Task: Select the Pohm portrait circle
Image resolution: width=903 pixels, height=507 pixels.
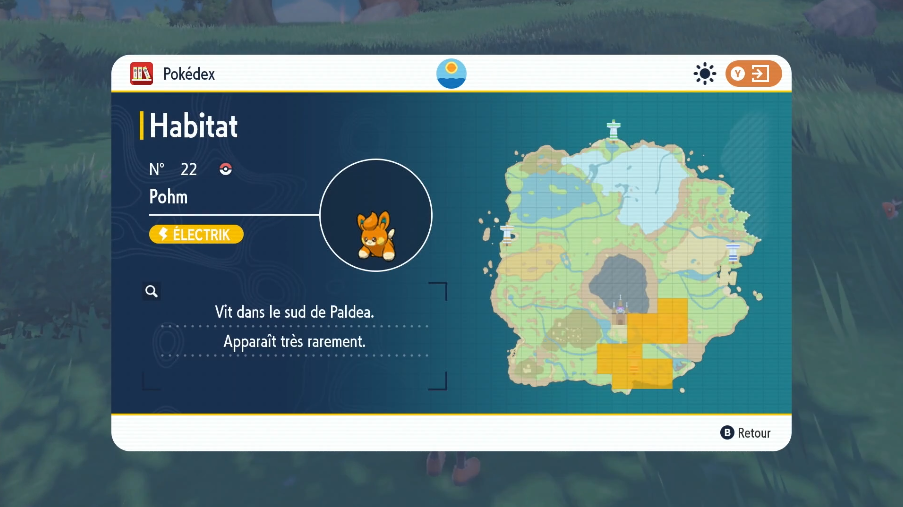Action: (376, 215)
